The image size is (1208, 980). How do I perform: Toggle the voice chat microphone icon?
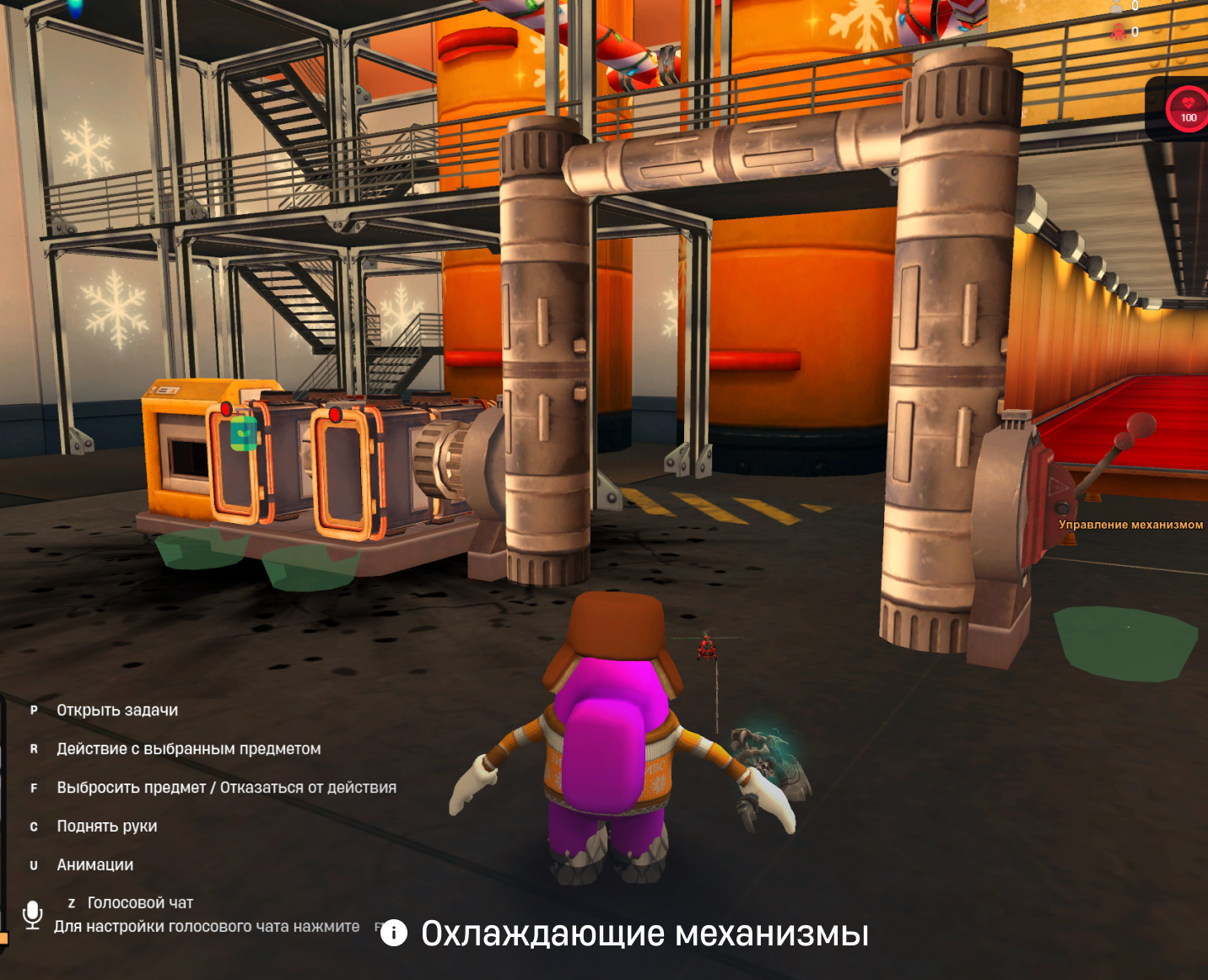33,915
